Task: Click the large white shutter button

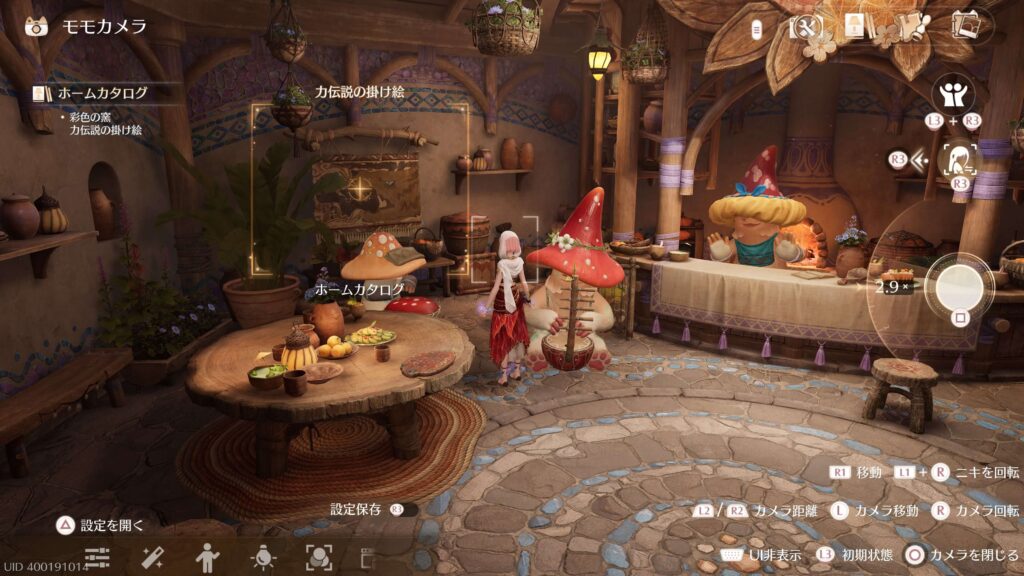Action: [960, 286]
